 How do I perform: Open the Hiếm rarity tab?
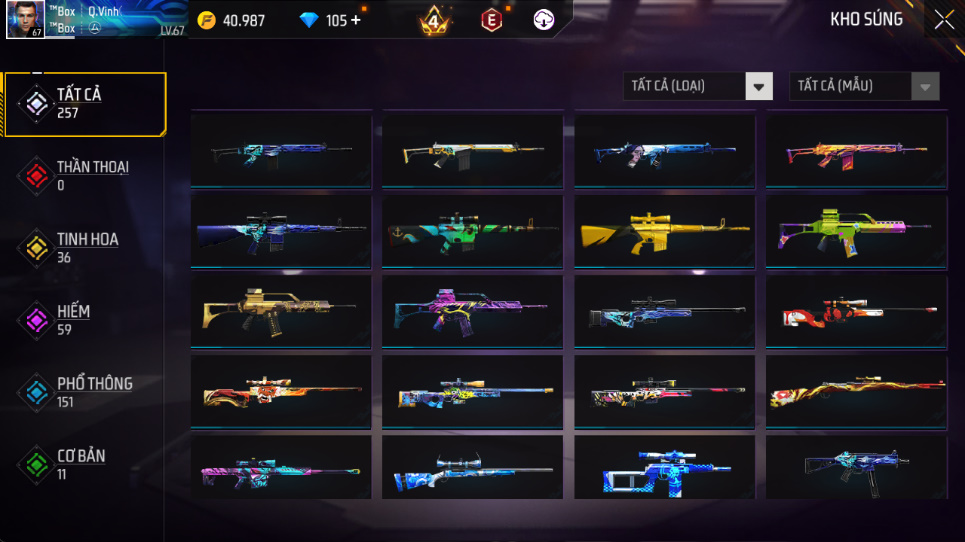[x=84, y=319]
